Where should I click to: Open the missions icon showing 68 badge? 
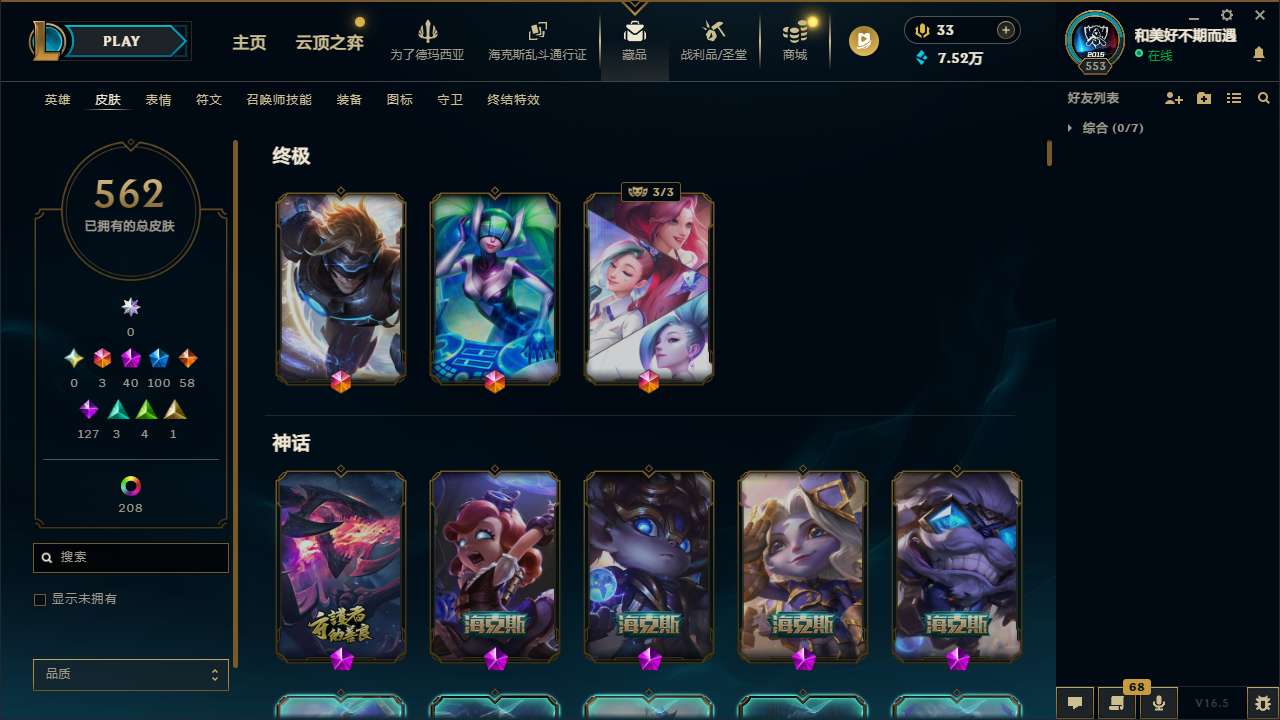[1117, 703]
